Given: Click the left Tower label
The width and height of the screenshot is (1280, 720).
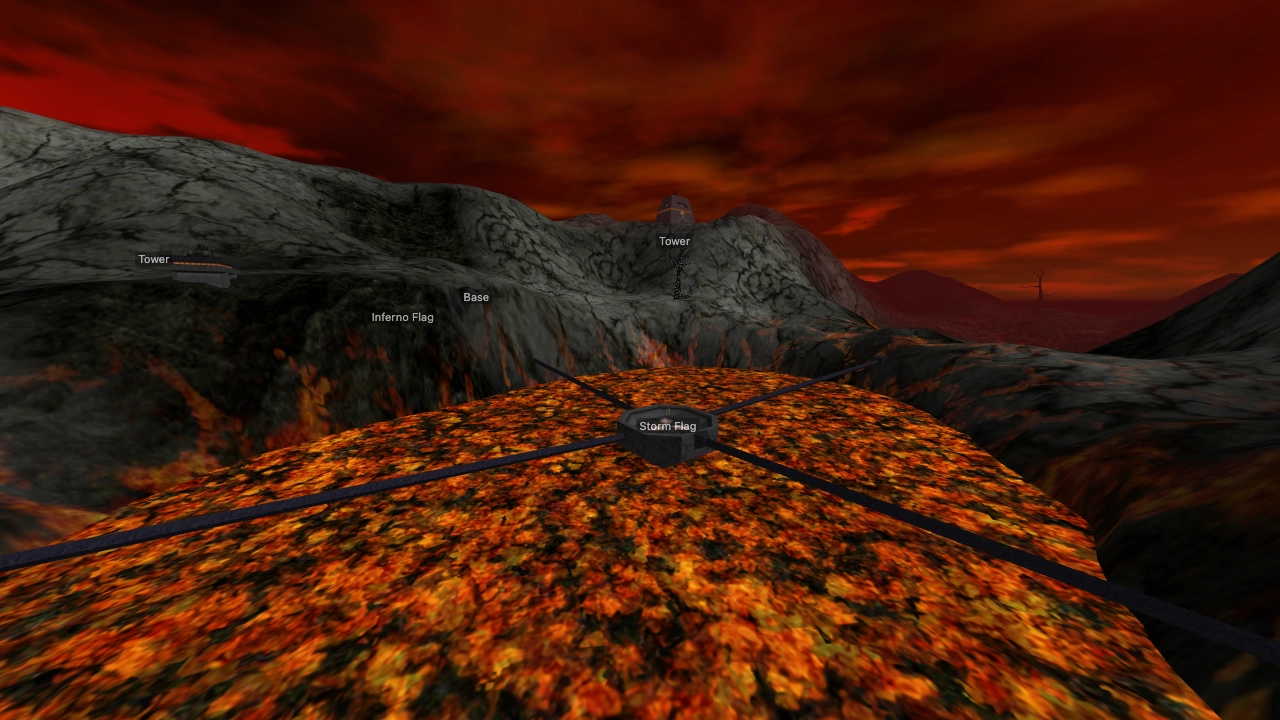Looking at the screenshot, I should click(x=154, y=259).
